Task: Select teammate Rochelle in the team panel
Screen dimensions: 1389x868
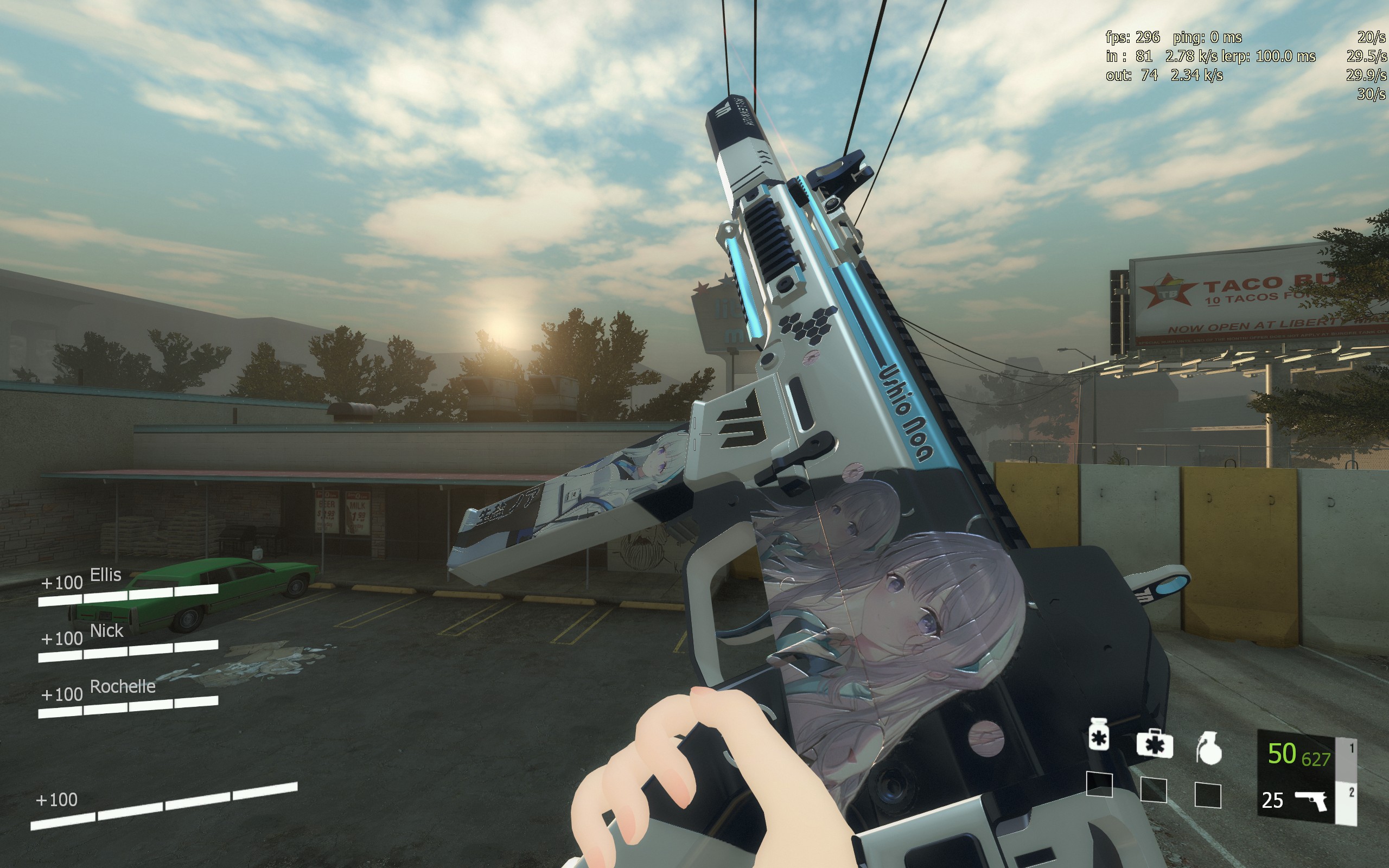Action: pyautogui.click(x=122, y=687)
